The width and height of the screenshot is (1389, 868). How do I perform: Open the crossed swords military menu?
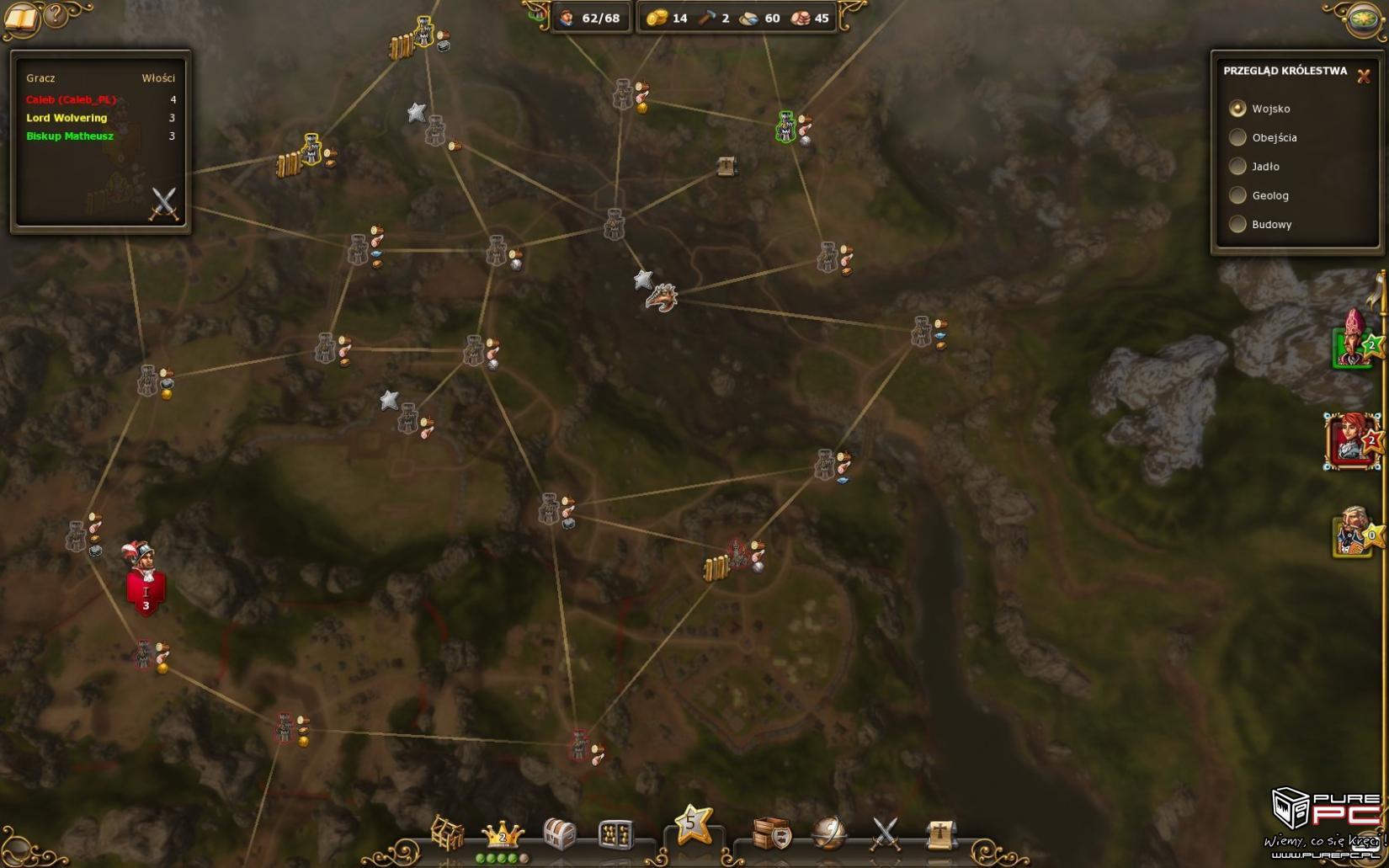[885, 834]
